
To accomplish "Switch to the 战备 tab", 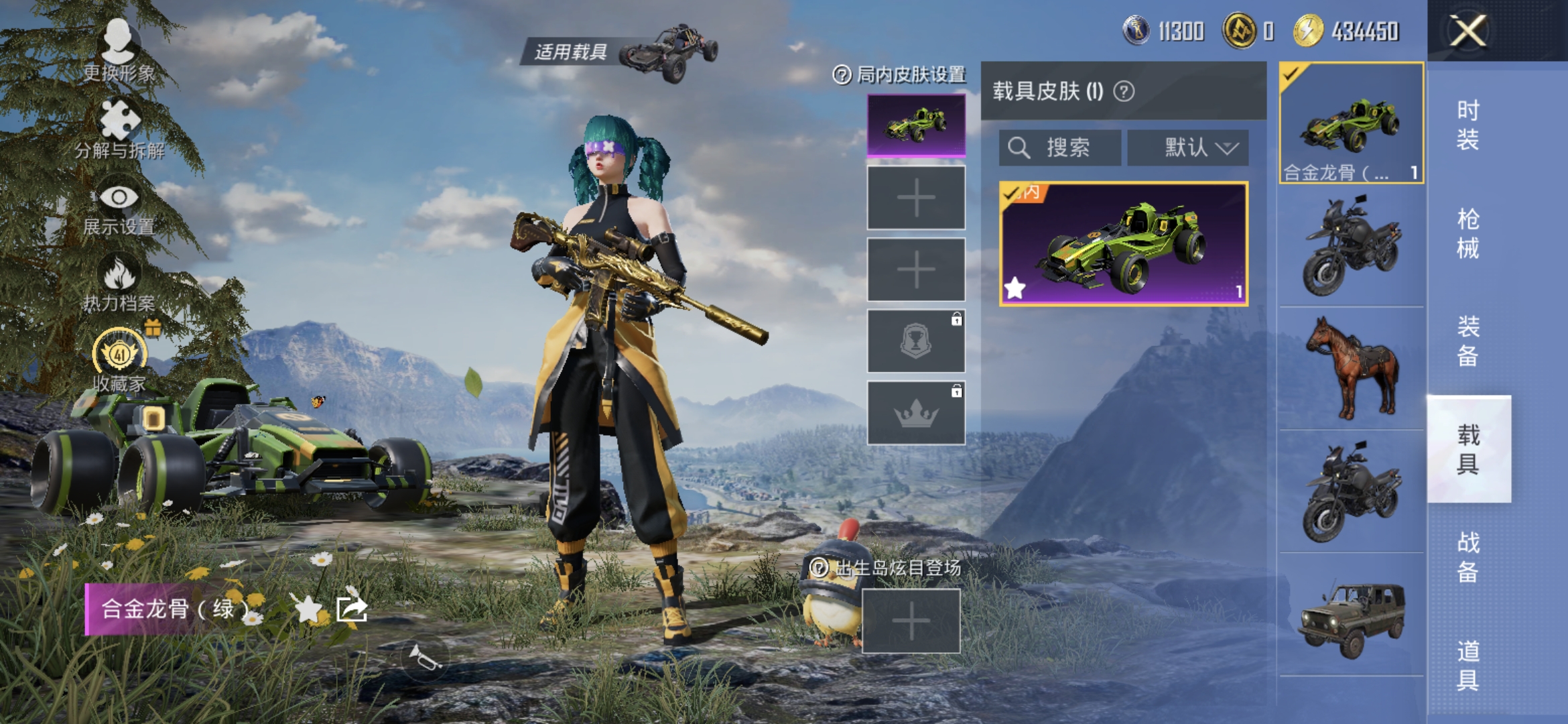I will pos(1467,557).
